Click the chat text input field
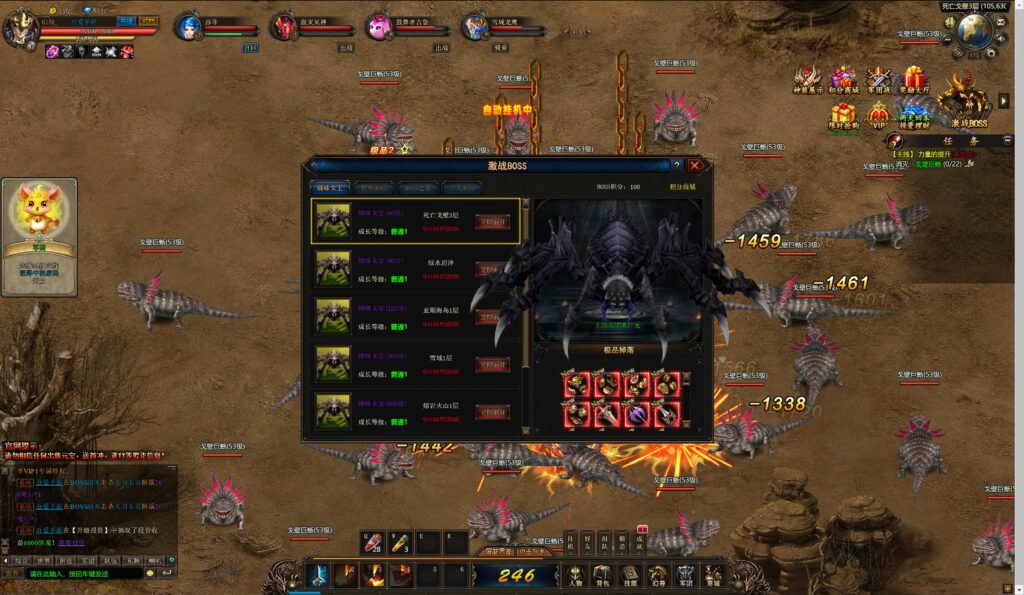The image size is (1024, 595). [x=85, y=574]
